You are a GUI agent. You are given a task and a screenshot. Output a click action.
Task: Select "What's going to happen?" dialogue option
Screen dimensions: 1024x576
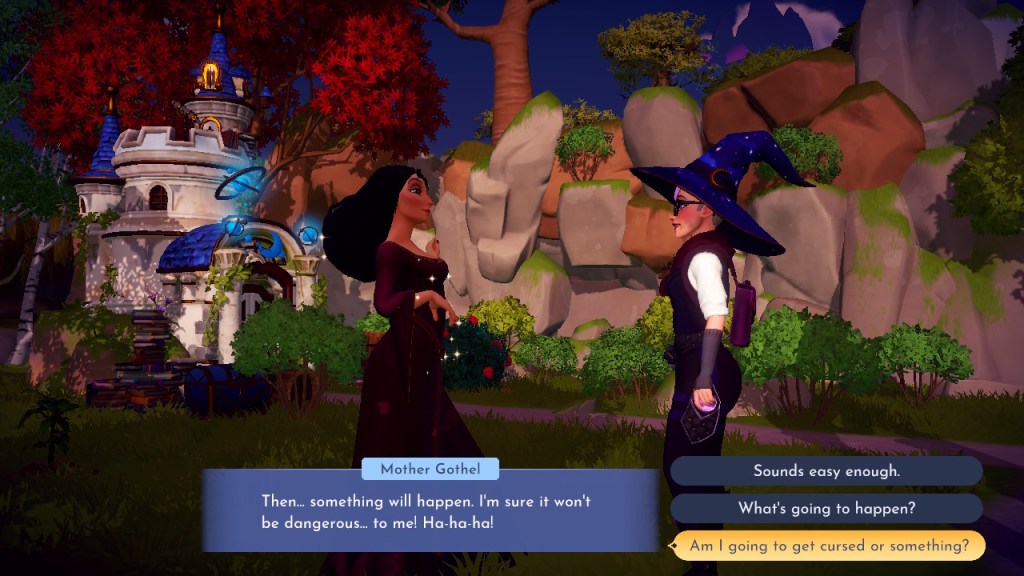826,508
